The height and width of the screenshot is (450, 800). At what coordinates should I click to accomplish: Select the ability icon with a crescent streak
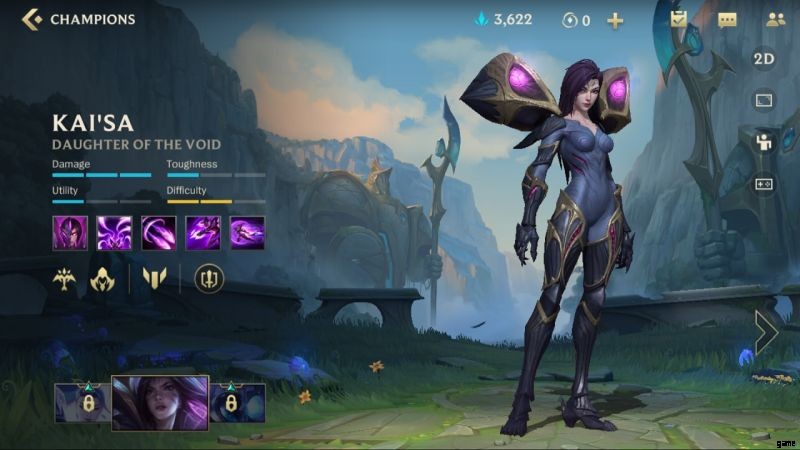pyautogui.click(x=158, y=232)
